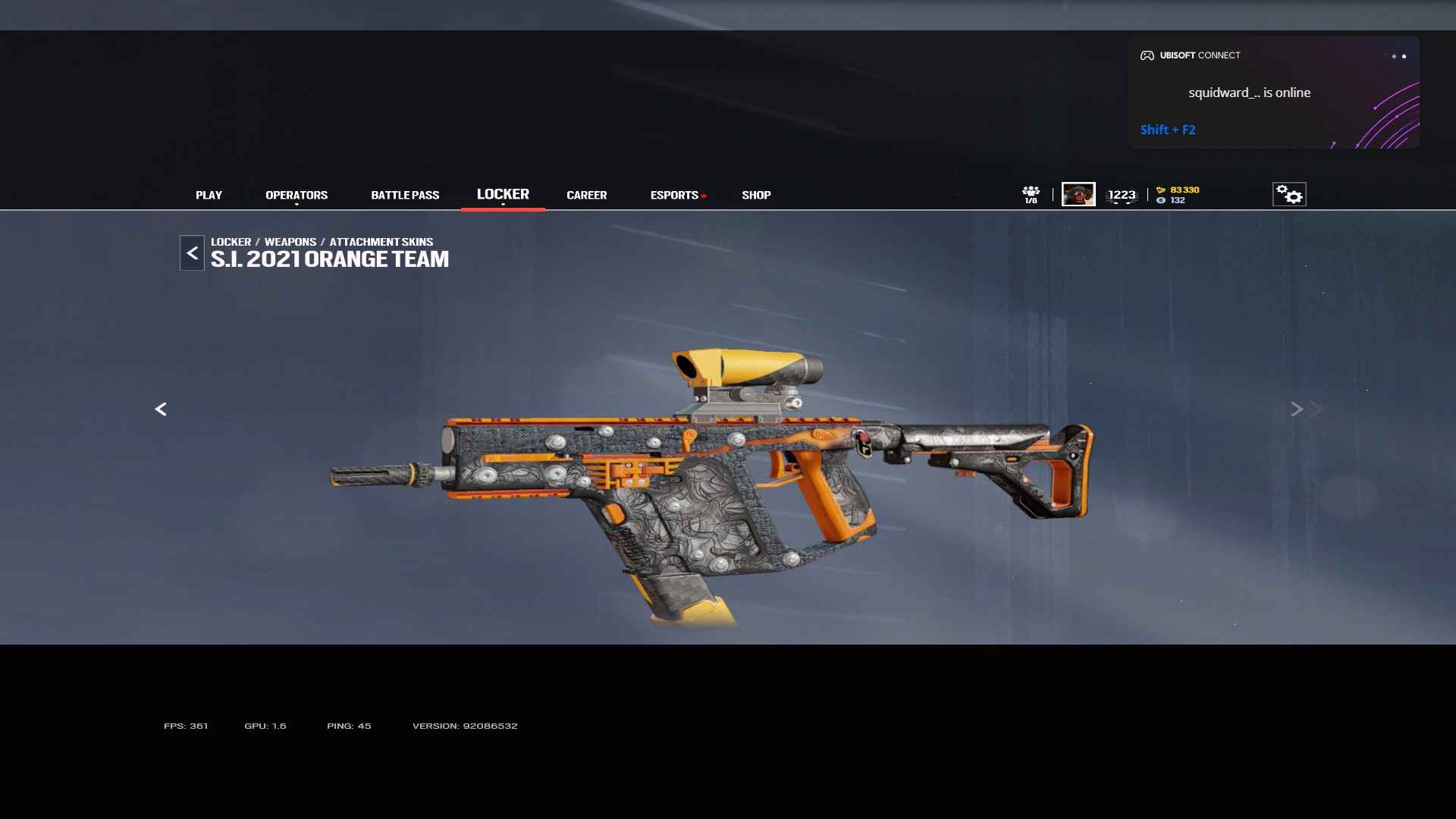View the previous attachment skin

coord(161,409)
